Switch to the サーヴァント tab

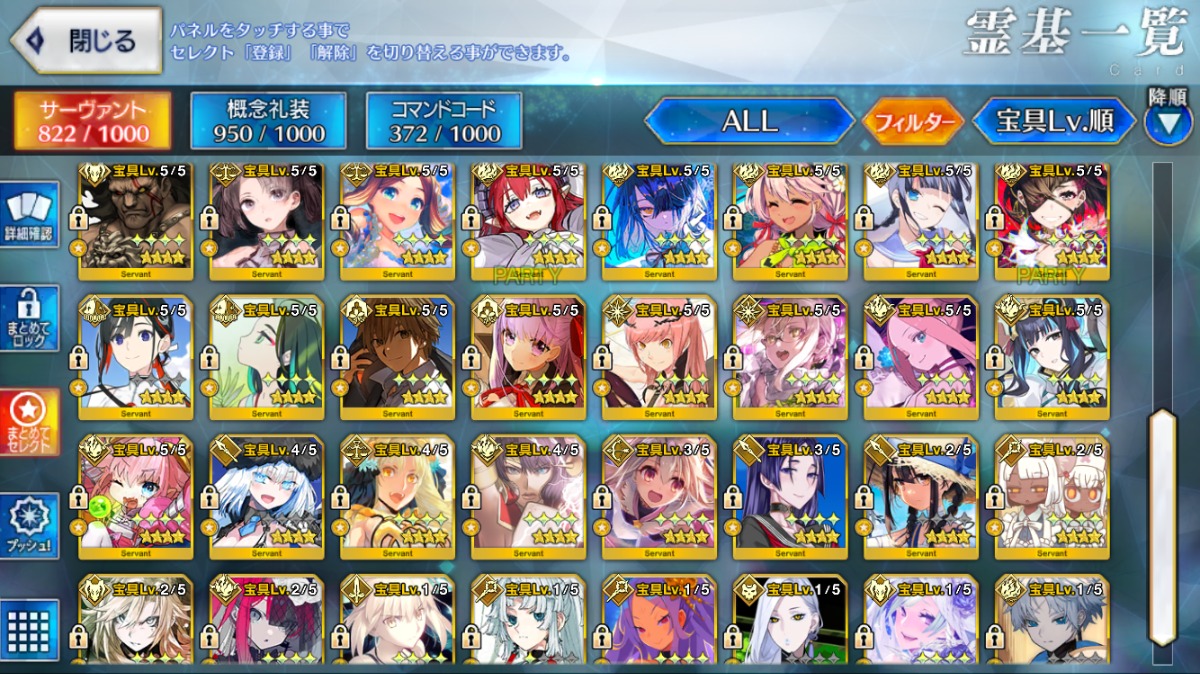(x=92, y=122)
